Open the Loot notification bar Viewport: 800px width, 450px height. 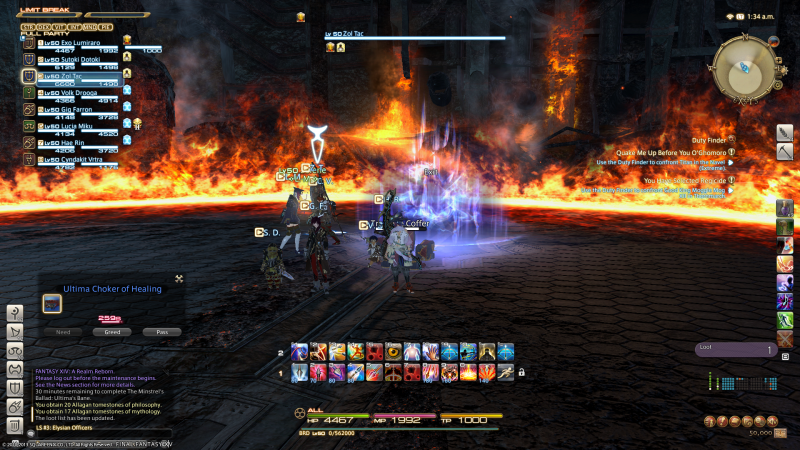point(735,350)
